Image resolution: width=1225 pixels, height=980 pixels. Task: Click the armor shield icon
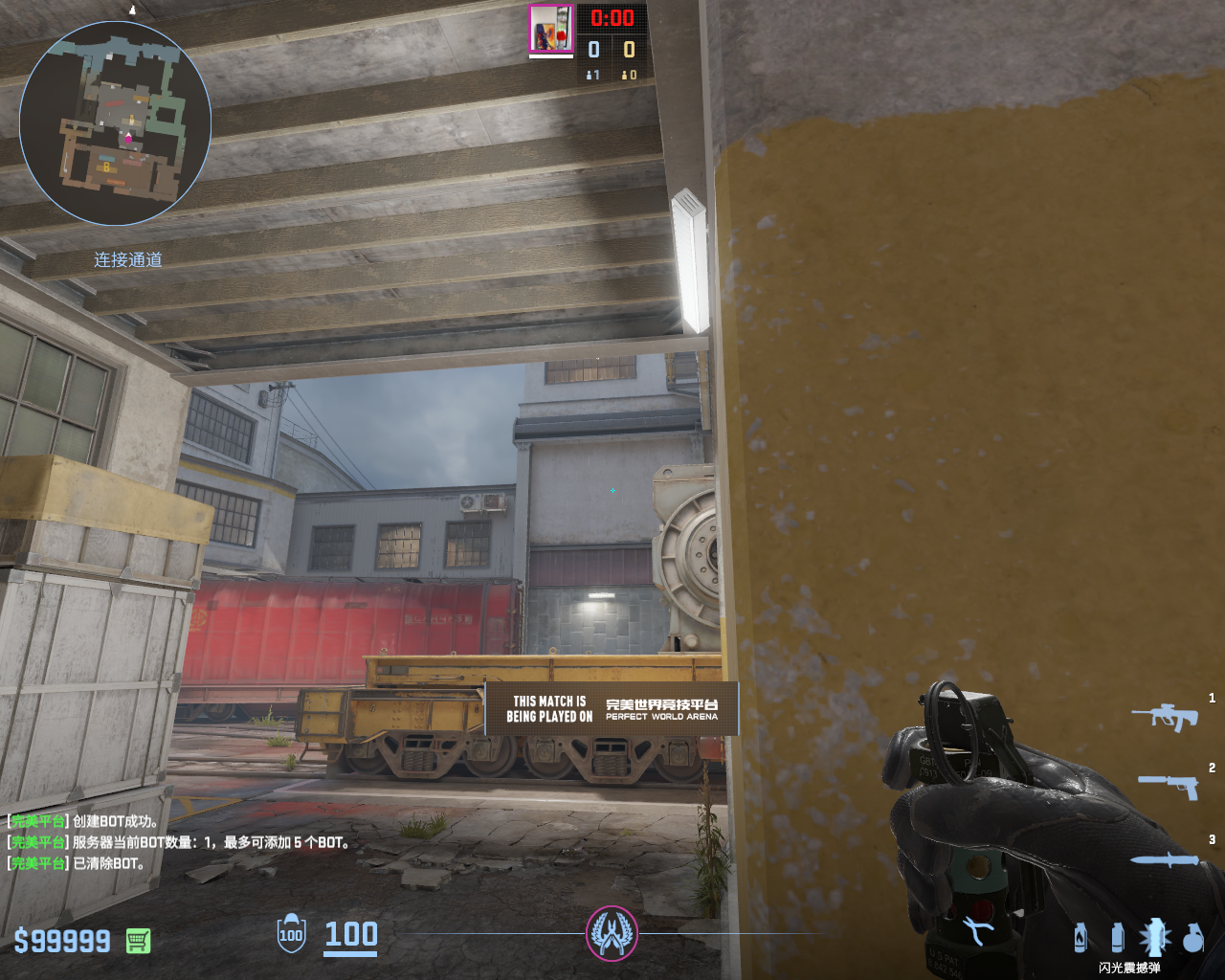tap(291, 934)
